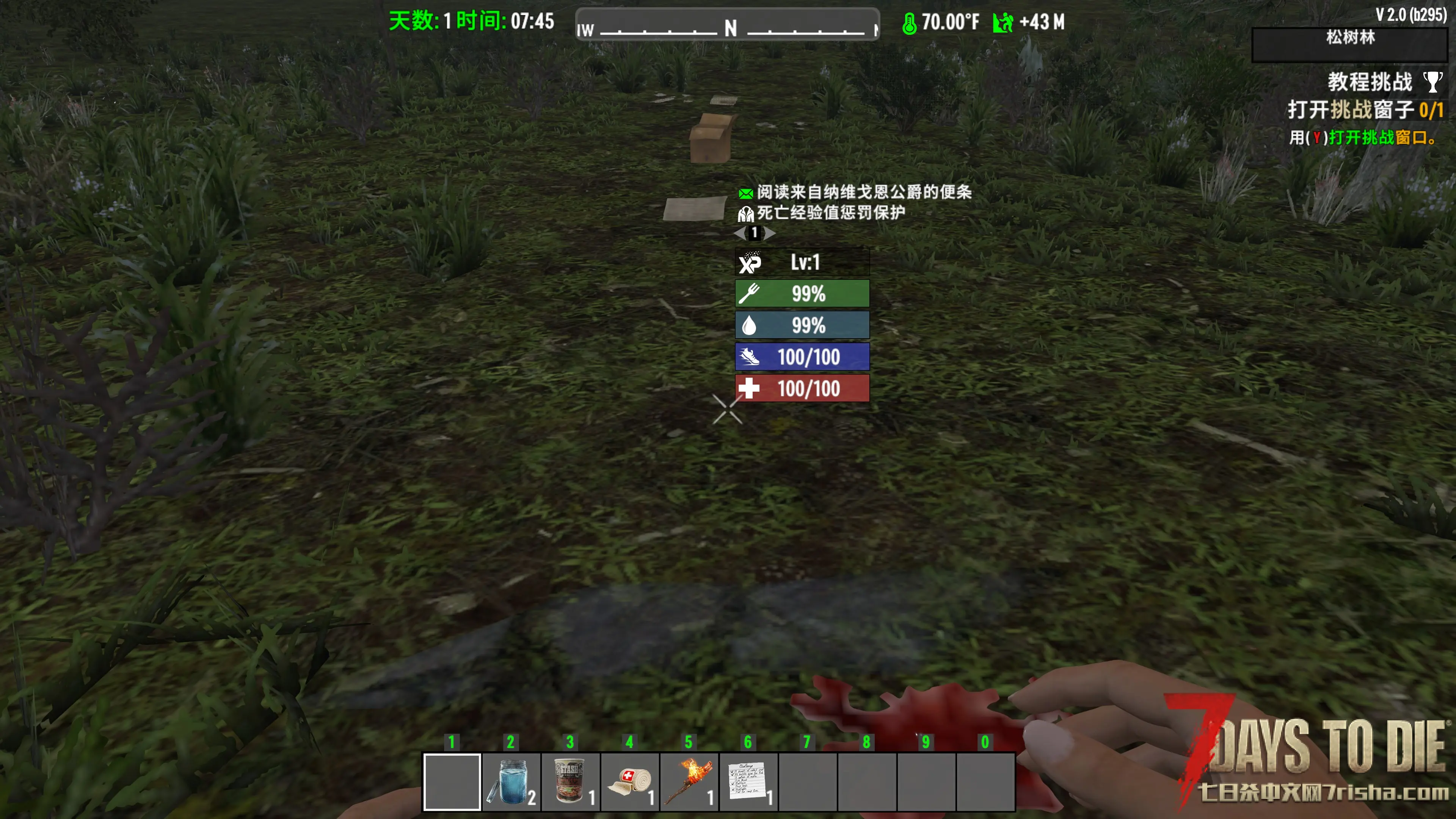The height and width of the screenshot is (819, 1456).
Task: Open the 打开挑战窗子 objective tracker entry
Action: pos(1365,110)
